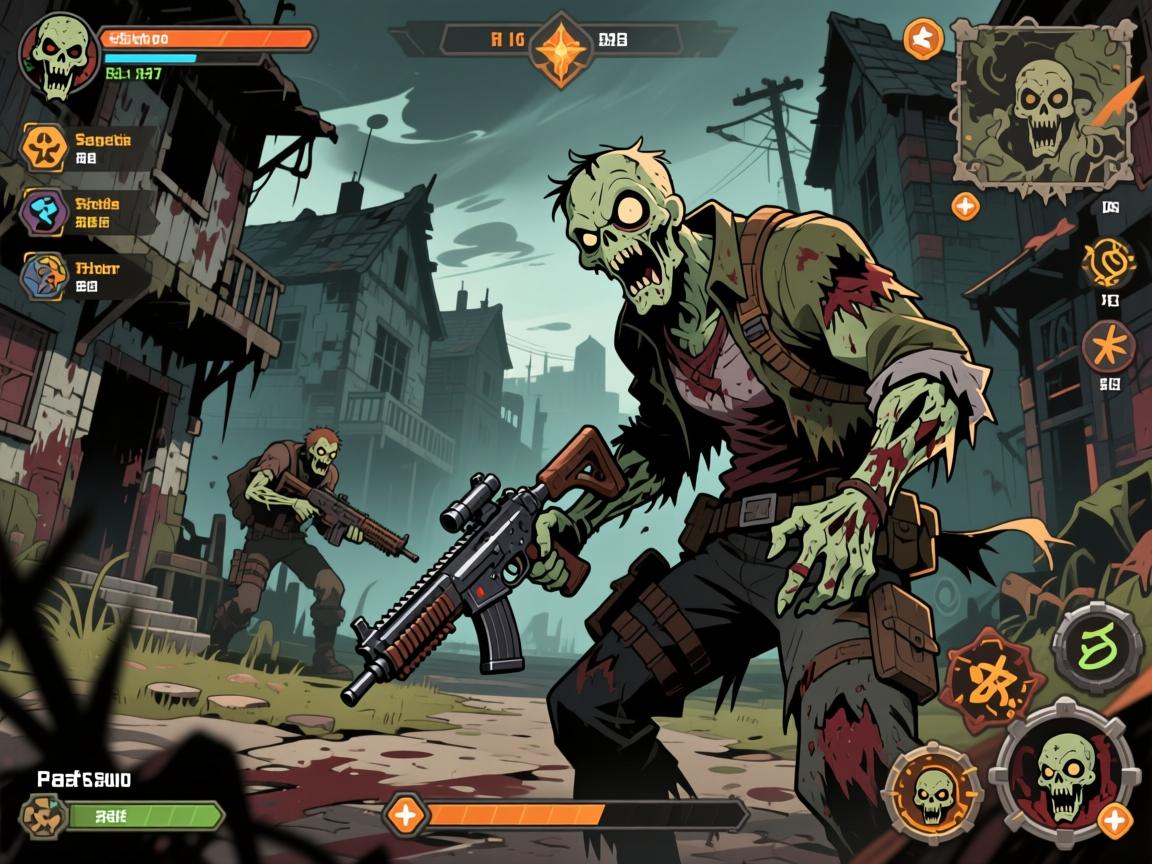Tap the small orange-ringed skull button
Image resolution: width=1152 pixels, height=864 pixels.
coord(934,790)
